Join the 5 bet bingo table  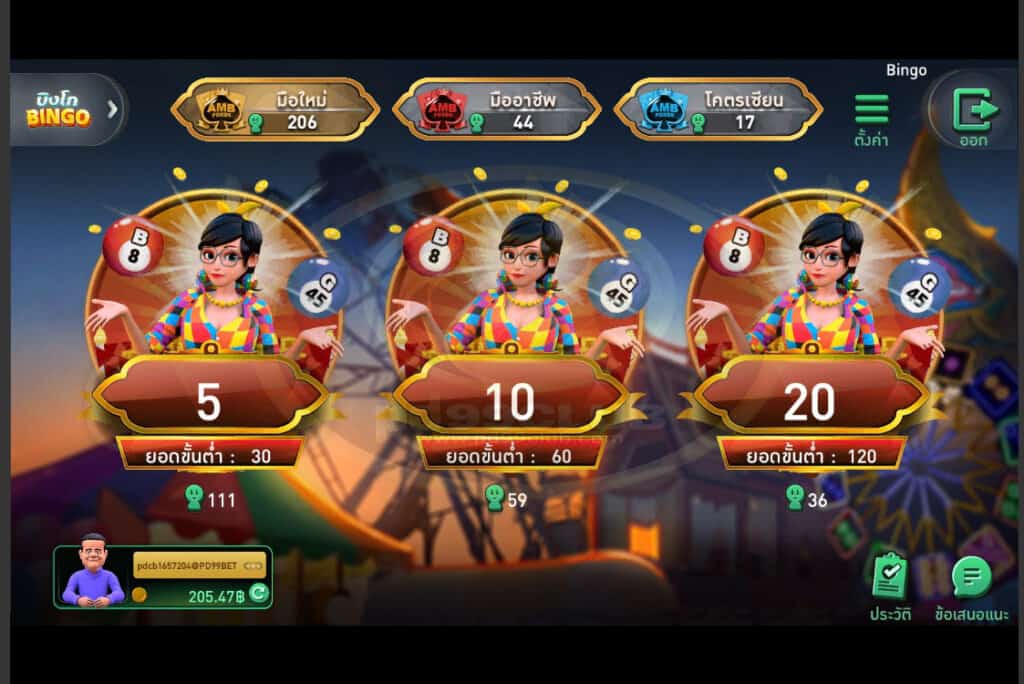[209, 400]
